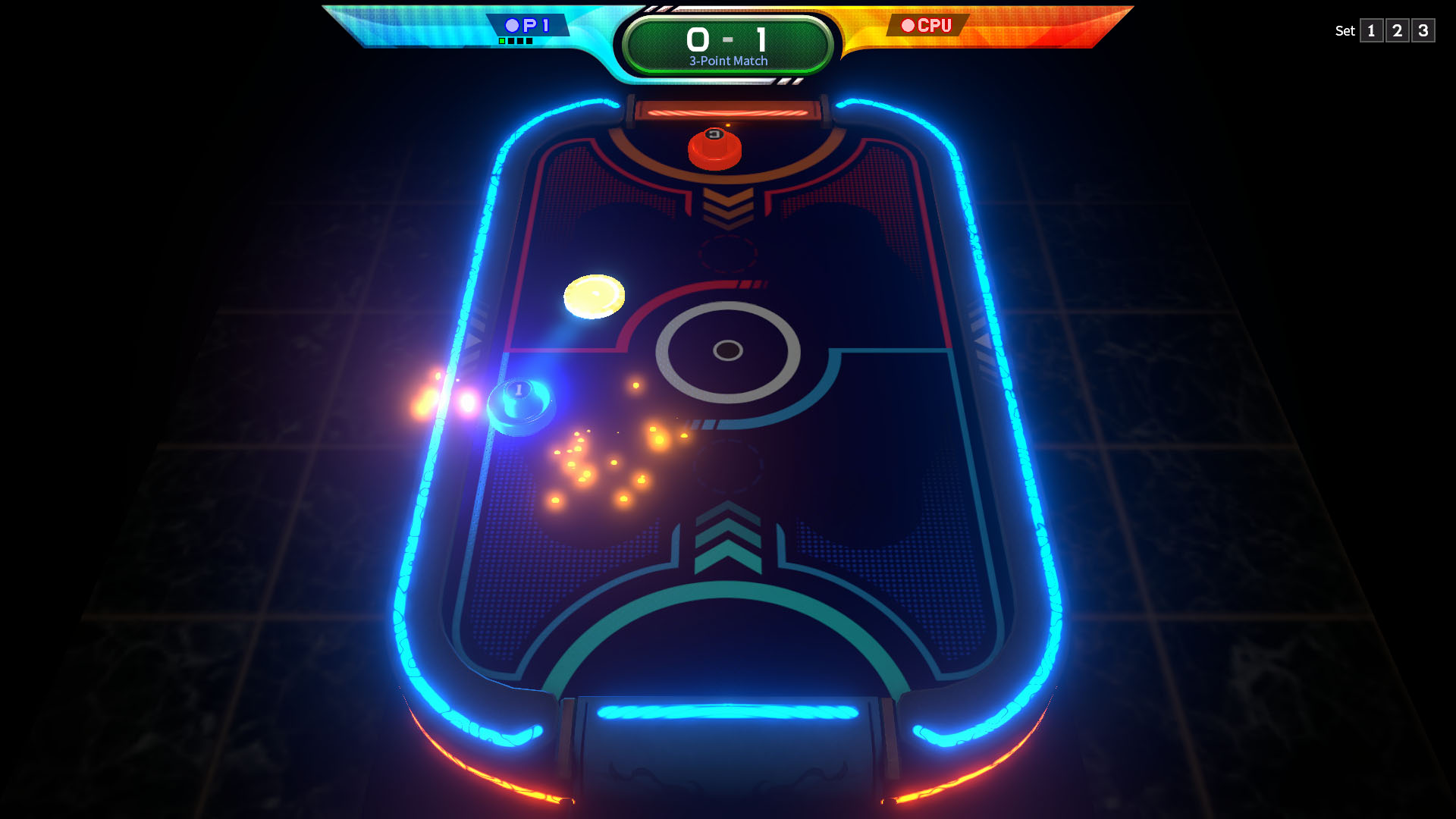Toggle the first dark score pip under P1
The height and width of the screenshot is (819, 1456).
(511, 42)
